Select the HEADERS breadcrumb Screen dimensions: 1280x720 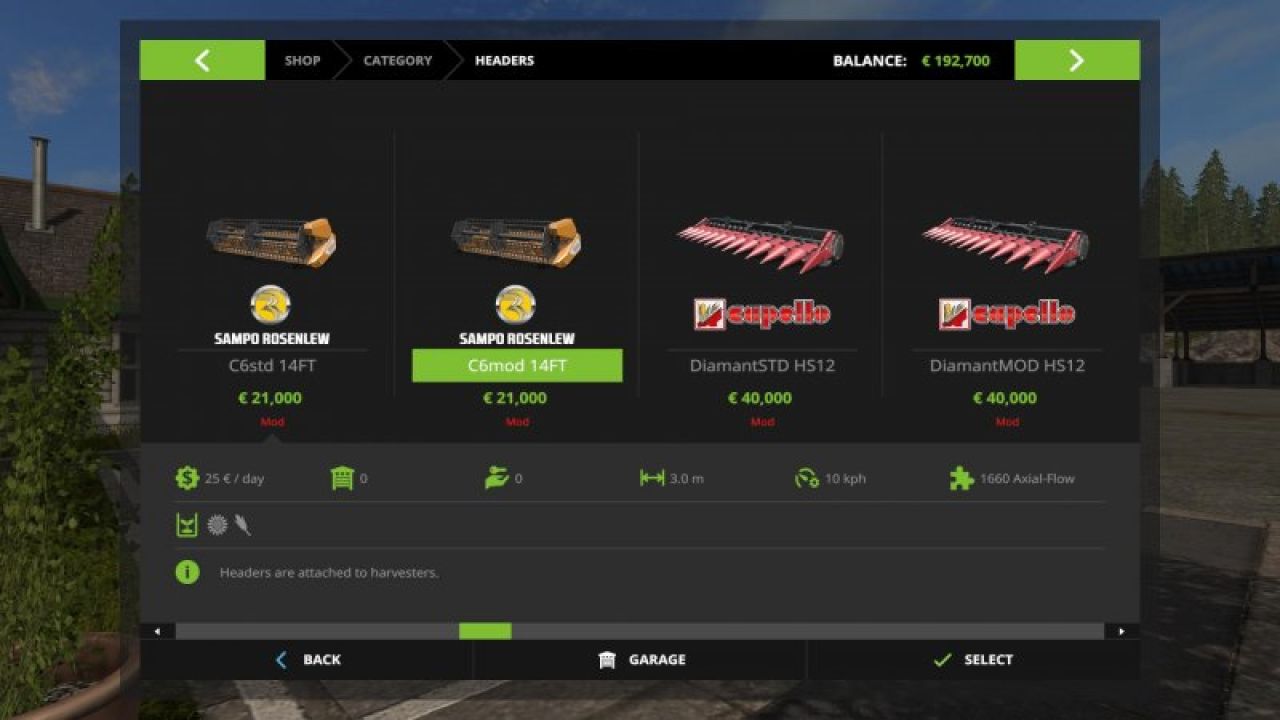pyautogui.click(x=504, y=60)
